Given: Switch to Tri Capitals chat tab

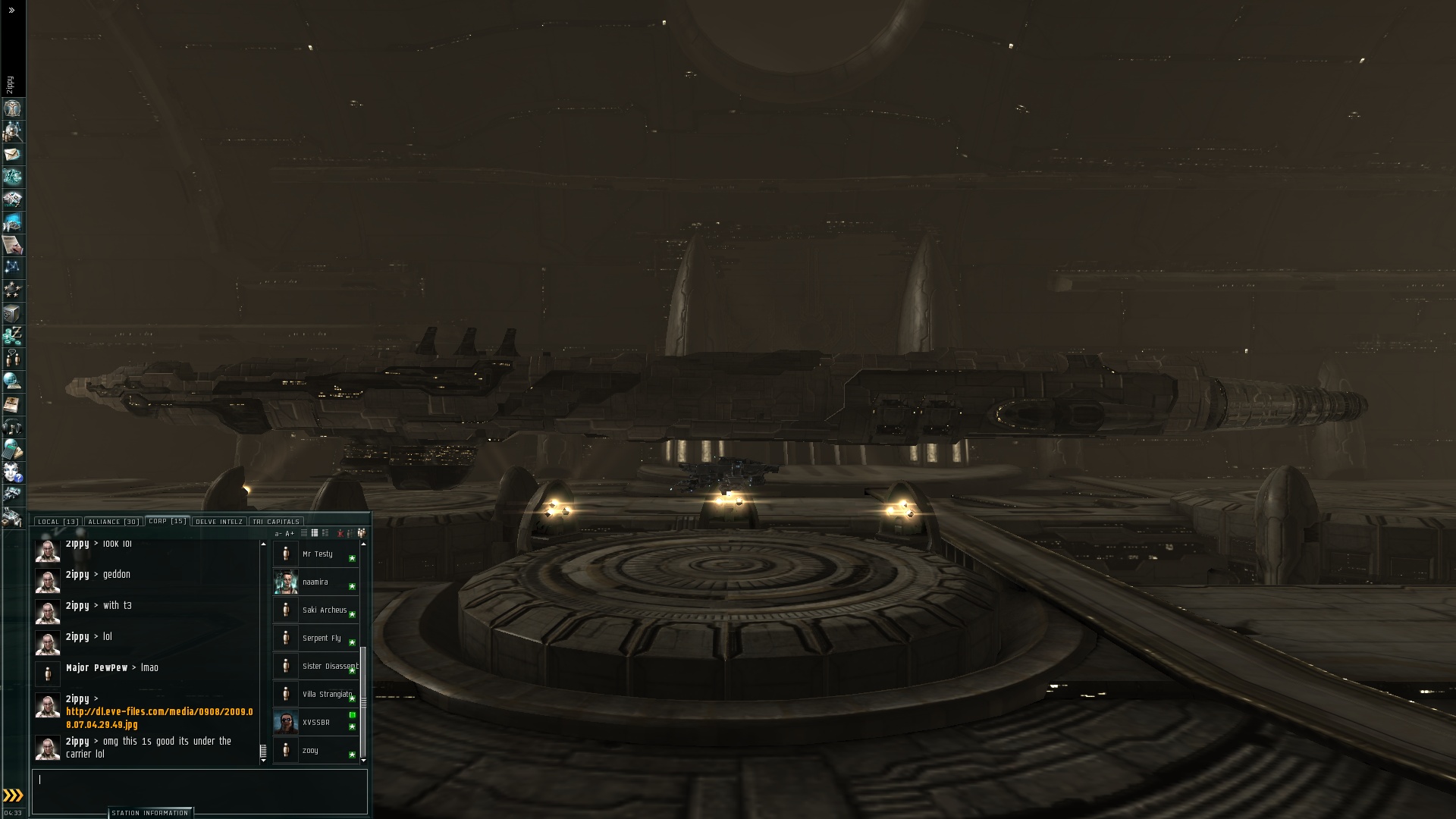Looking at the screenshot, I should pyautogui.click(x=276, y=522).
